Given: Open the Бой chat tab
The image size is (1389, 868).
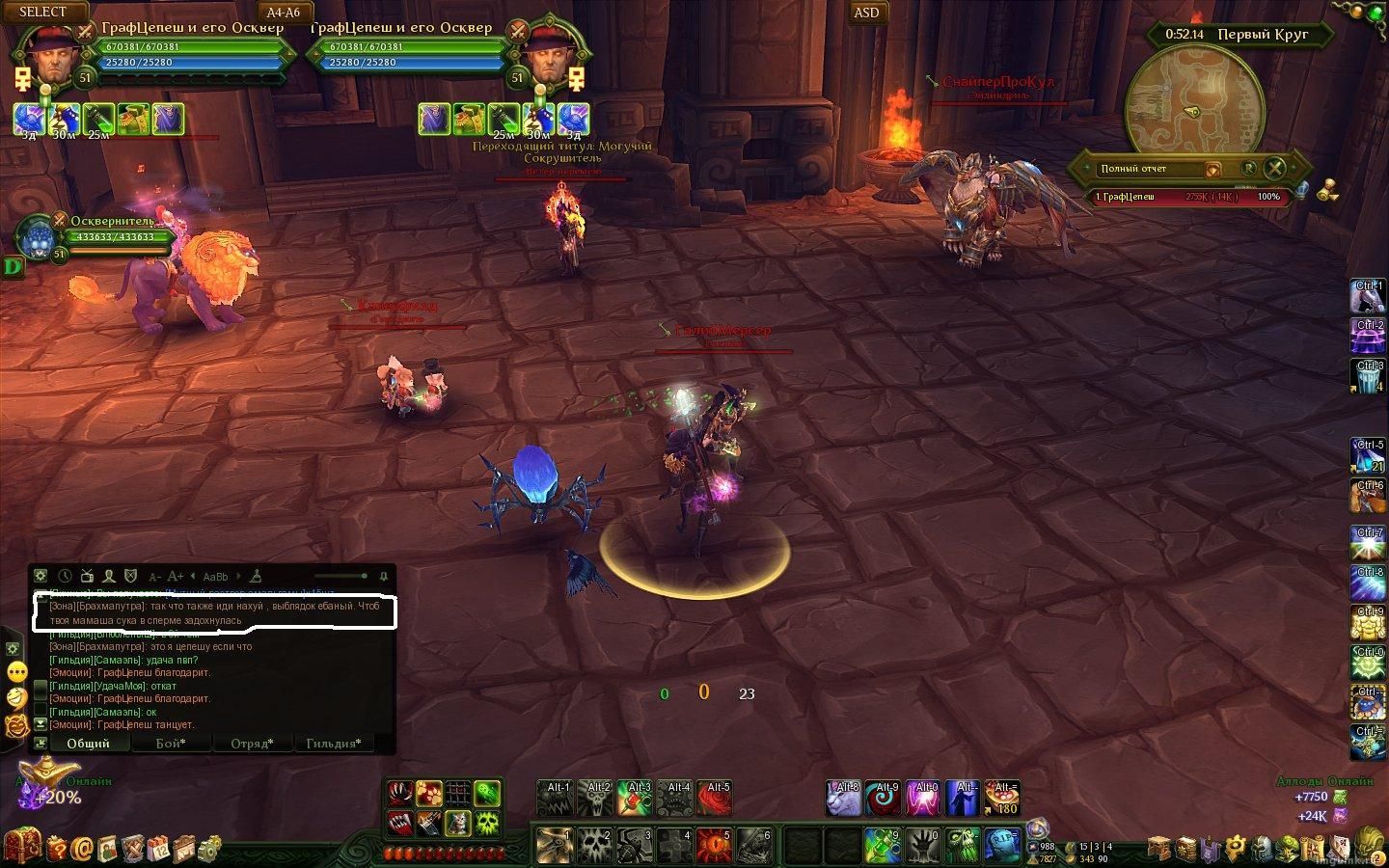Looking at the screenshot, I should pos(171,744).
